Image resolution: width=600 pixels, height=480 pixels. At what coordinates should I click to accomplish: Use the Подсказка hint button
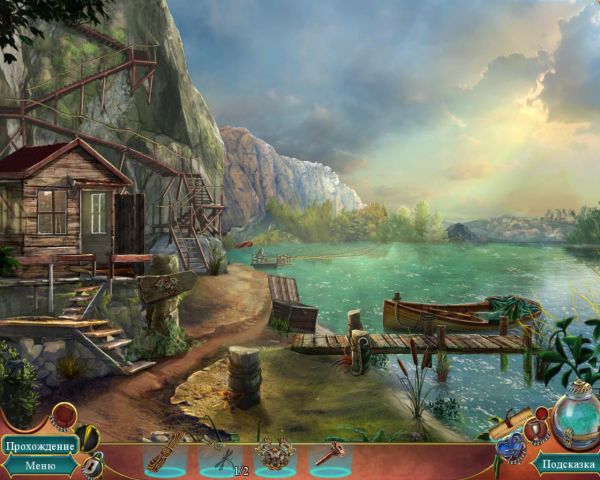(x=567, y=463)
